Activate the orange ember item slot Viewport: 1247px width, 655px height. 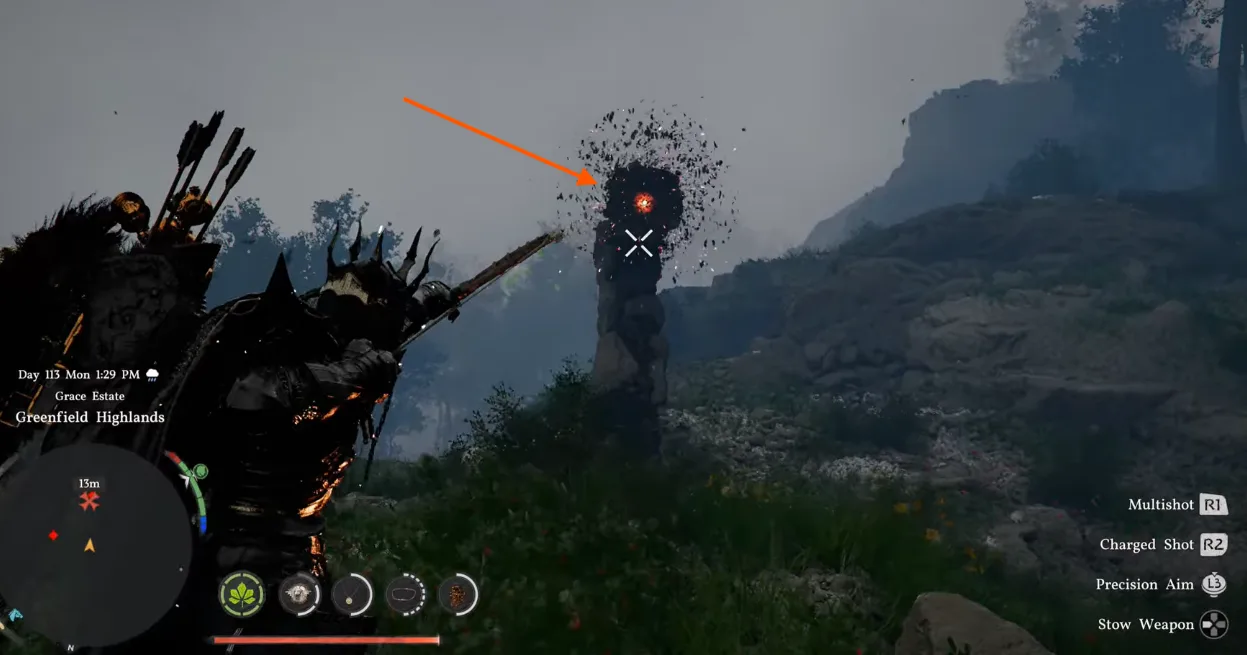[x=458, y=595]
